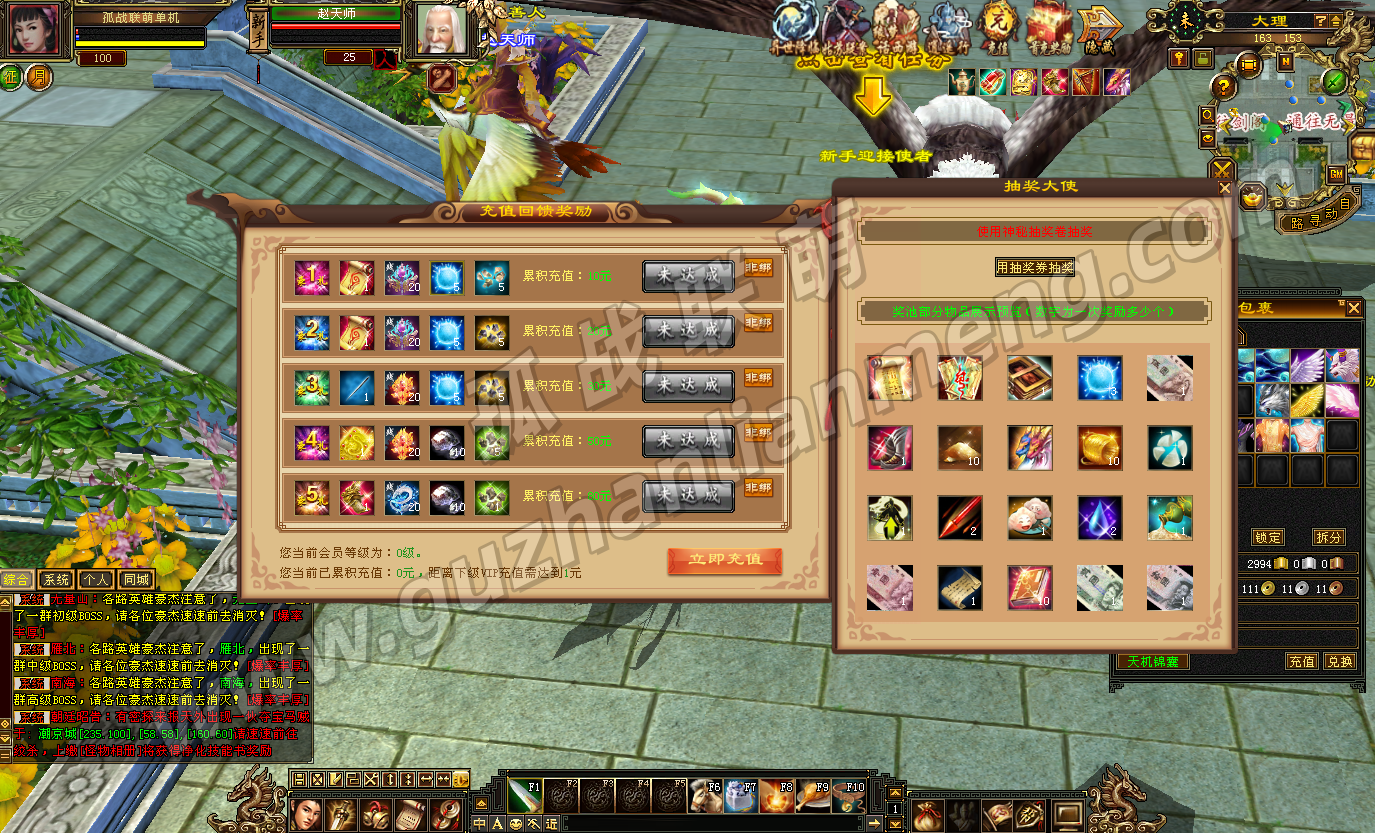The width and height of the screenshot is (1375, 833).
Task: Select the blue orb prize in the lottery pool
Action: tap(1100, 378)
